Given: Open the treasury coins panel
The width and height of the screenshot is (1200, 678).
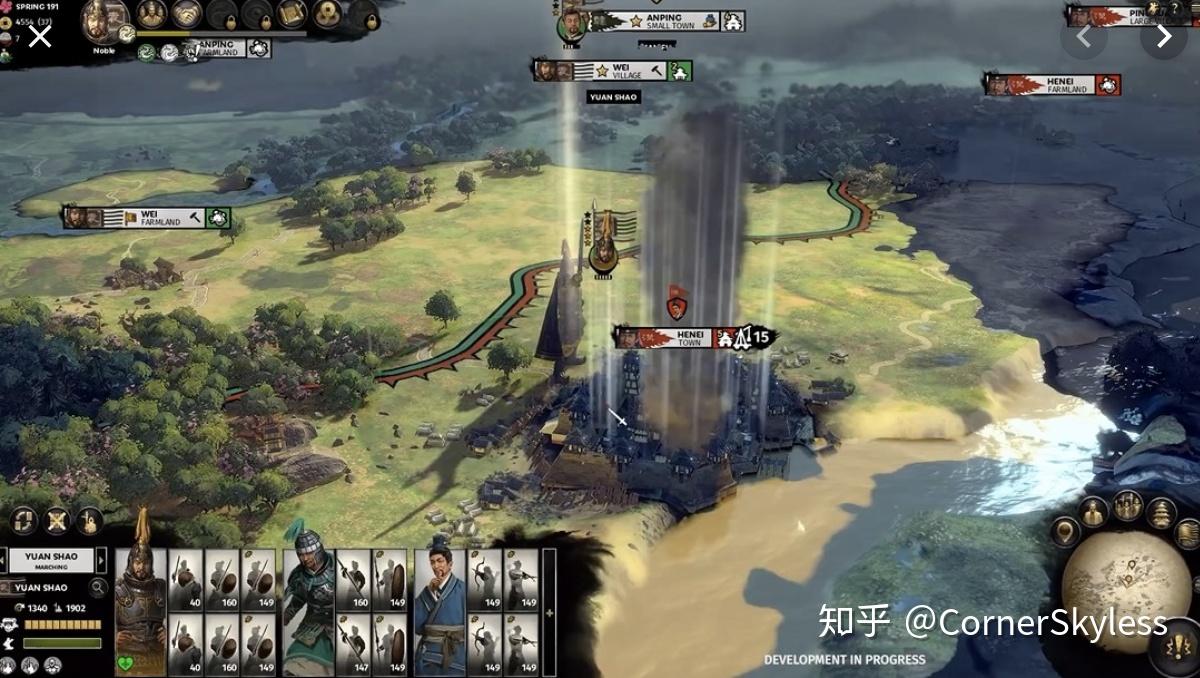Looking at the screenshot, I should point(327,13).
